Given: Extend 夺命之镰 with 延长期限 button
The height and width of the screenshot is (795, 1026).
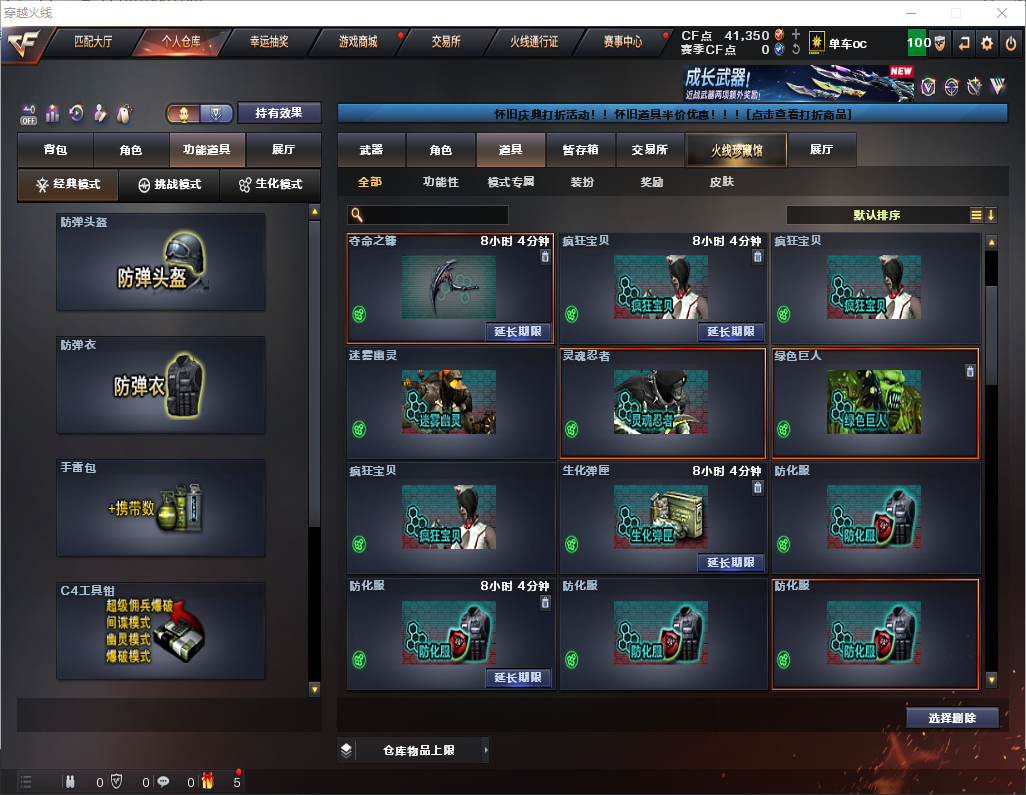Looking at the screenshot, I should coord(518,331).
